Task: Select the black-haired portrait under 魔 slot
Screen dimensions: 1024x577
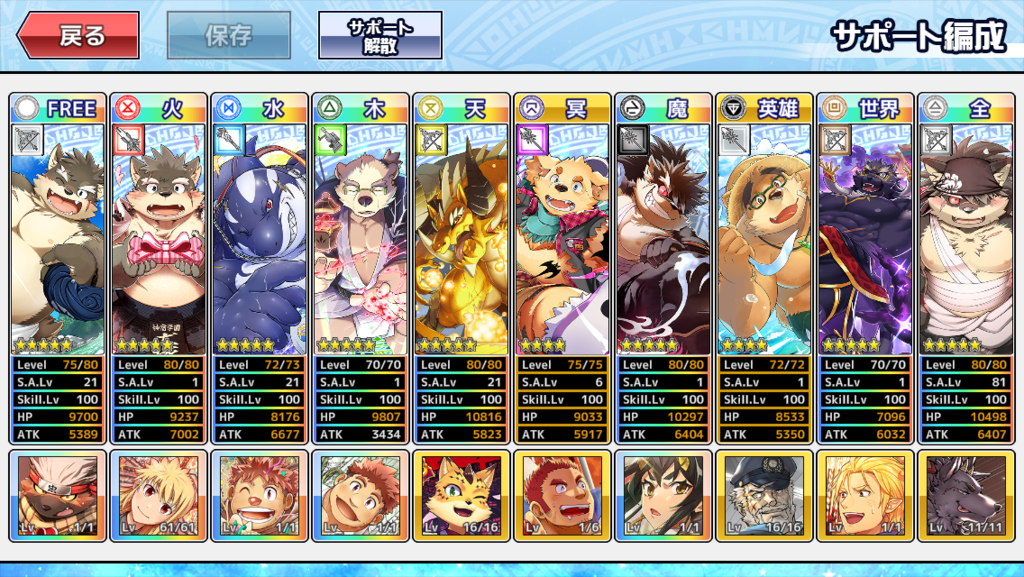Action: (663, 496)
